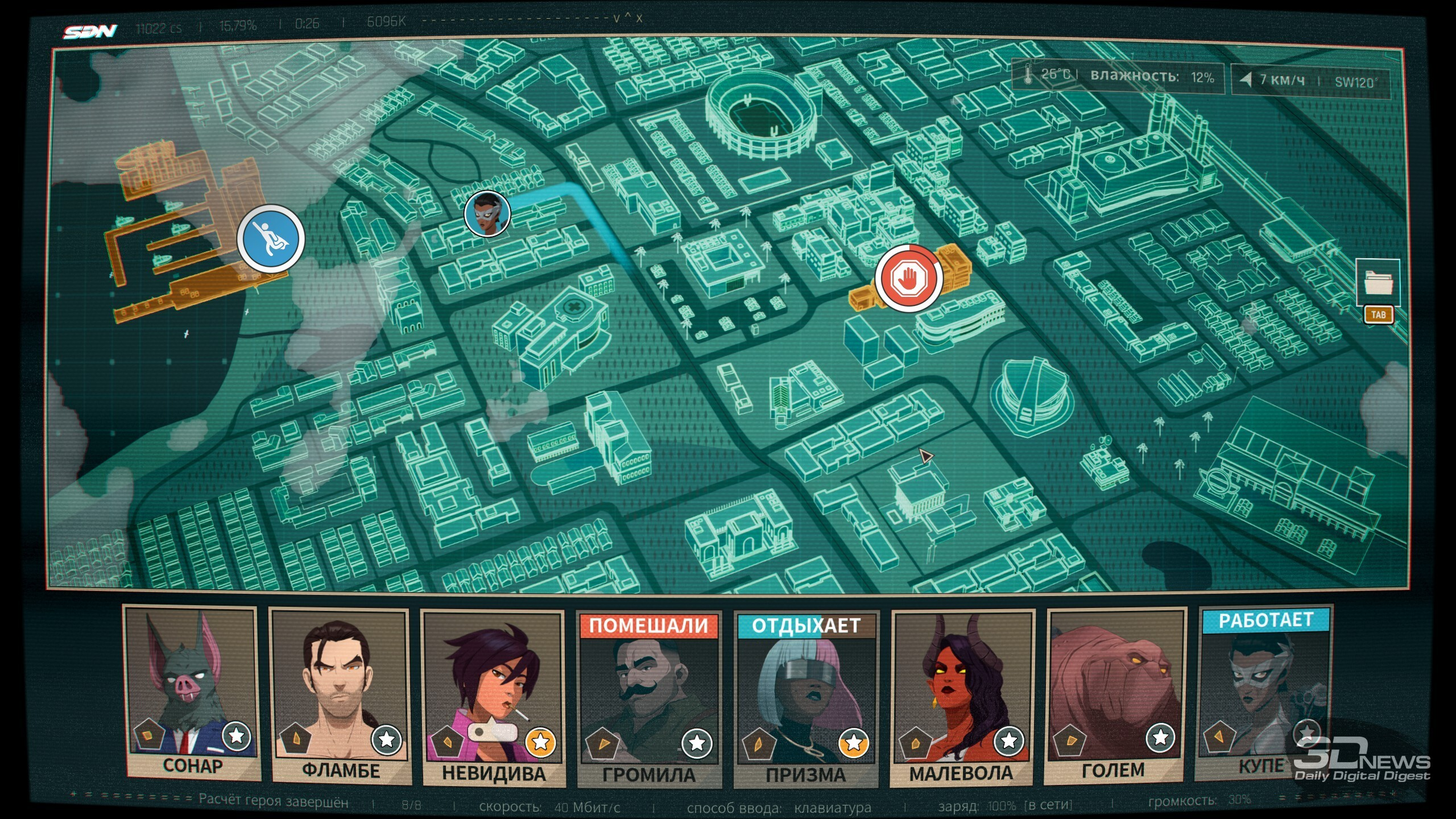Open the folder files icon
This screenshot has width=1456, height=819.
(1377, 283)
